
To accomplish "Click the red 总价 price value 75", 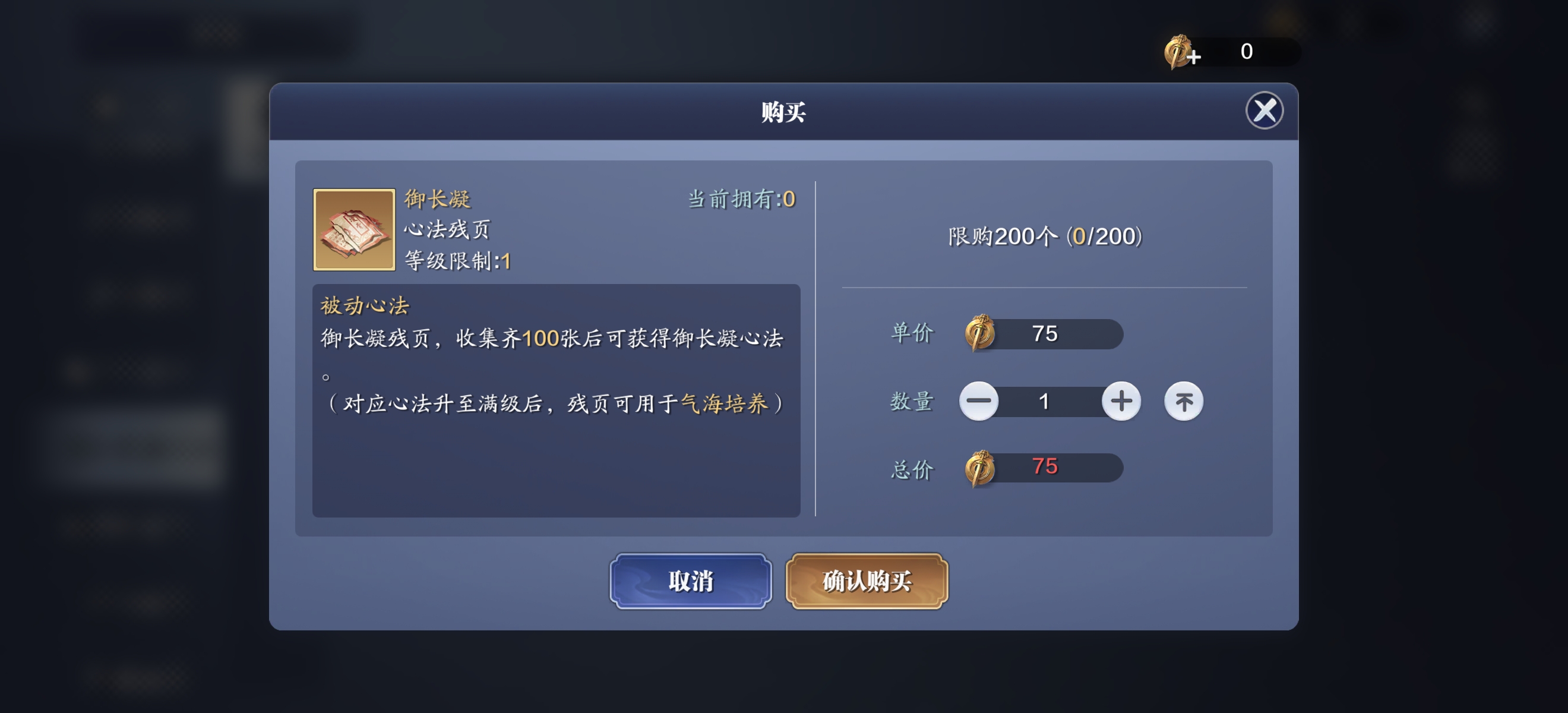I will click(1045, 466).
